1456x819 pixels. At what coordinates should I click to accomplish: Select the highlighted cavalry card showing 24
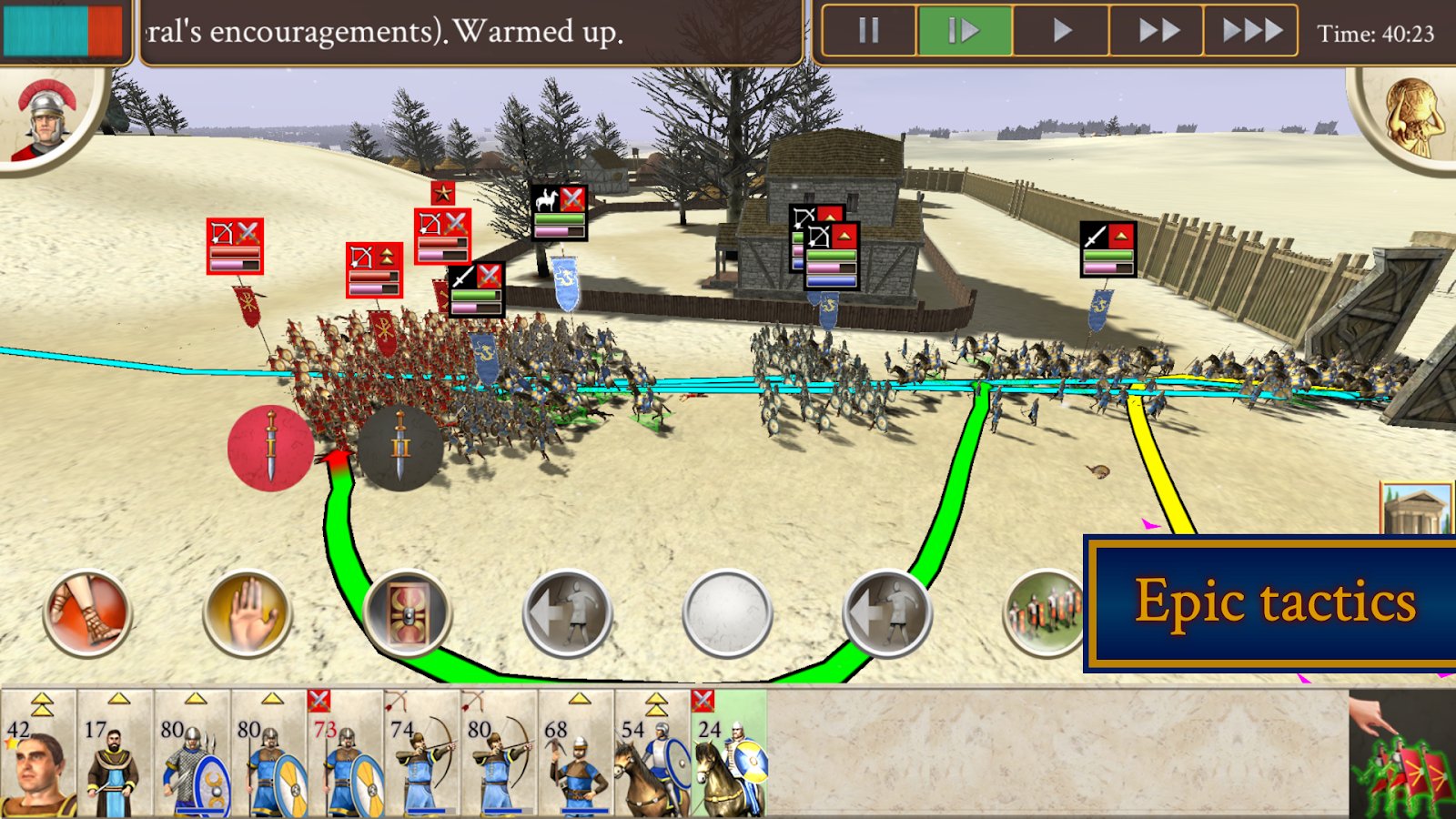pyautogui.click(x=729, y=755)
